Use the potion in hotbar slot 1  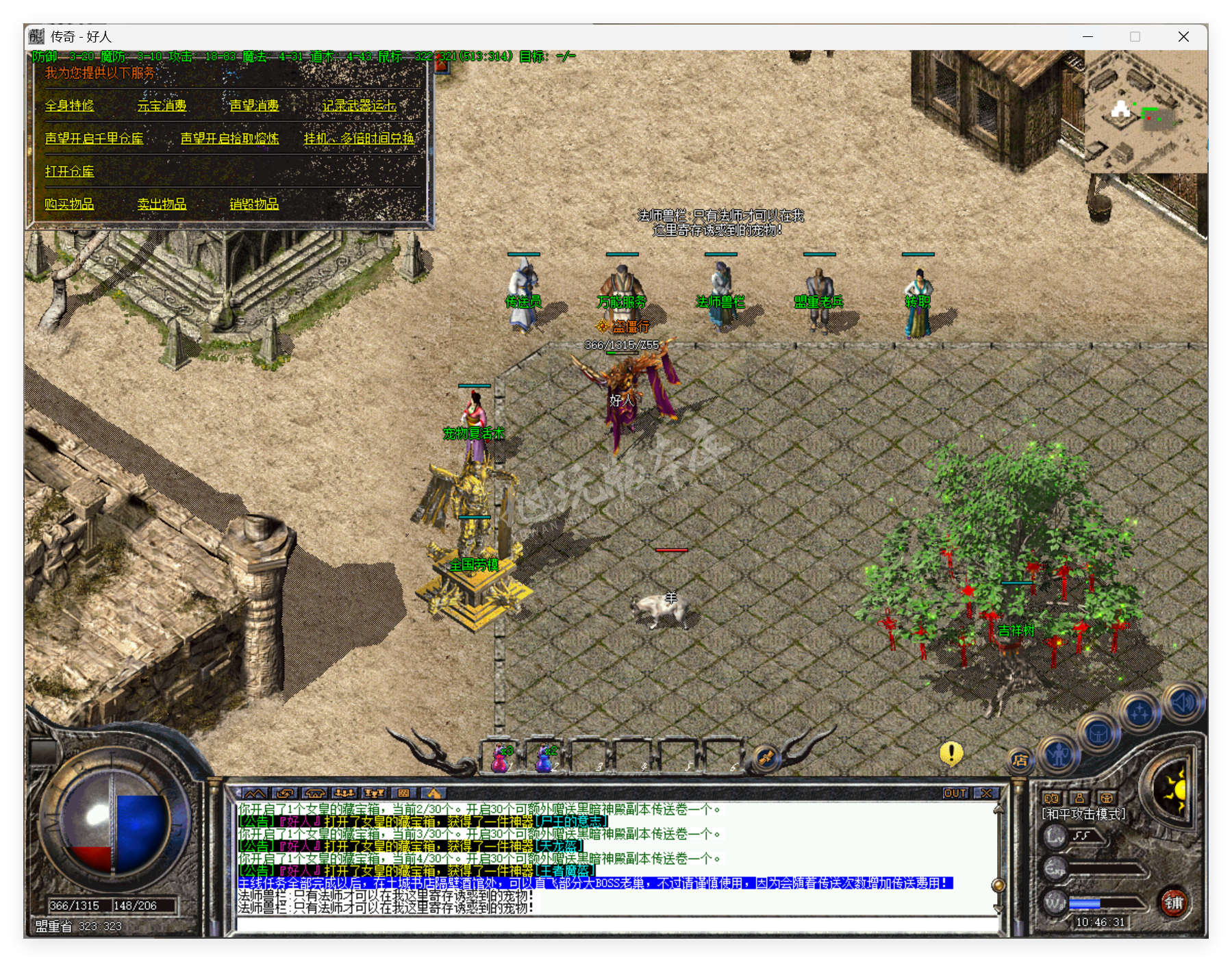(501, 757)
